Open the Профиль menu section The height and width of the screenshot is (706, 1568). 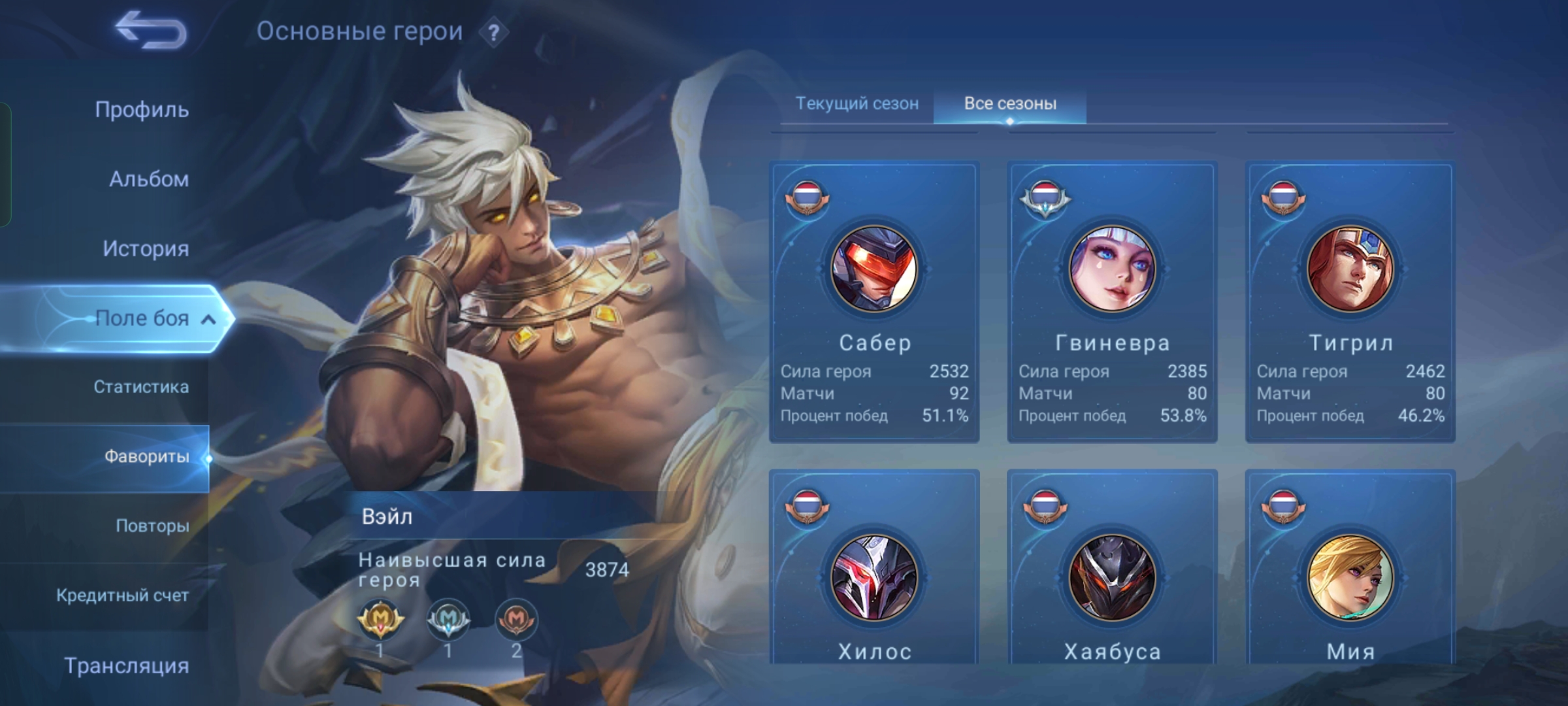[142, 110]
